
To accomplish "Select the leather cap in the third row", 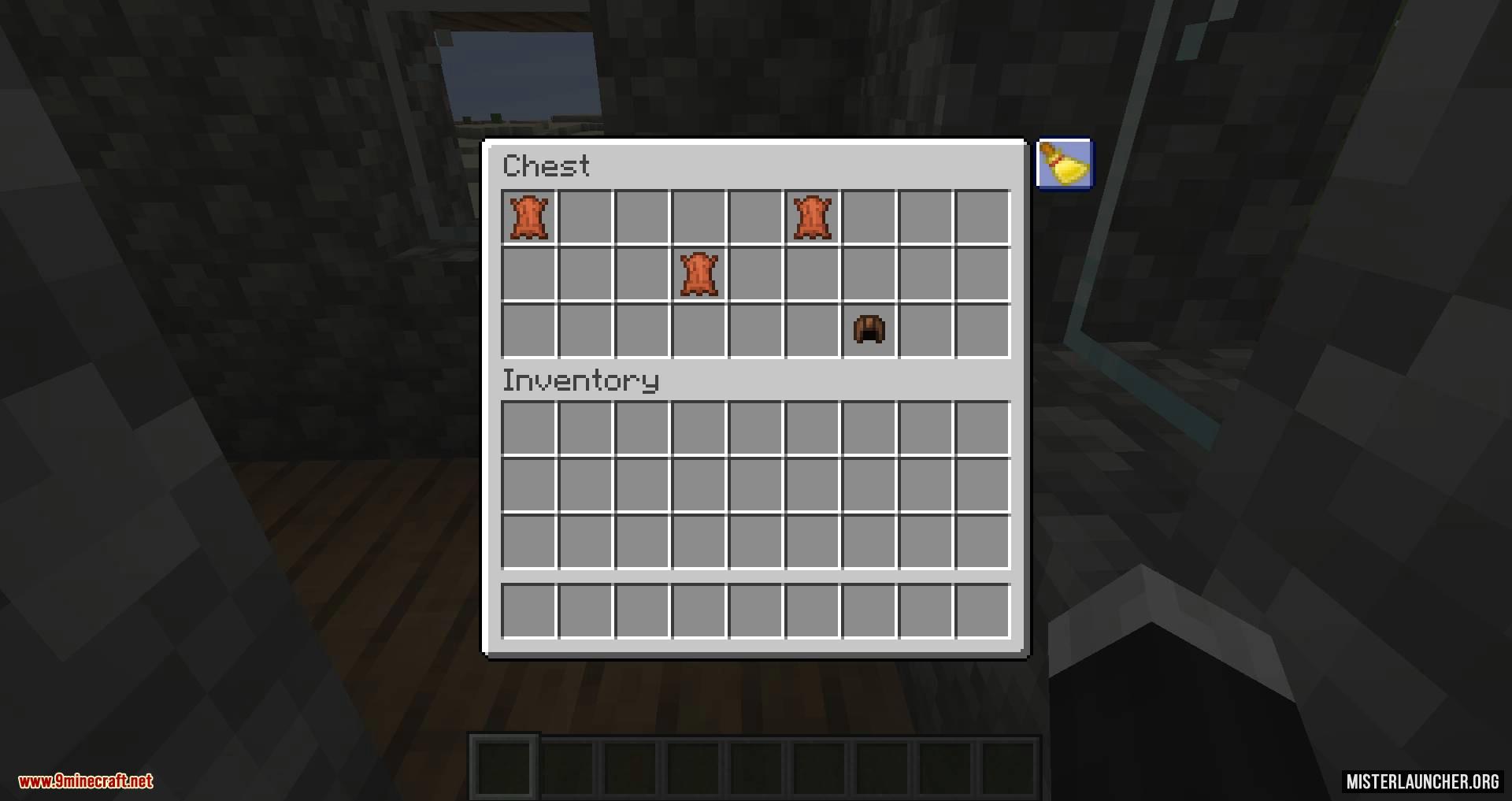I will click(868, 330).
